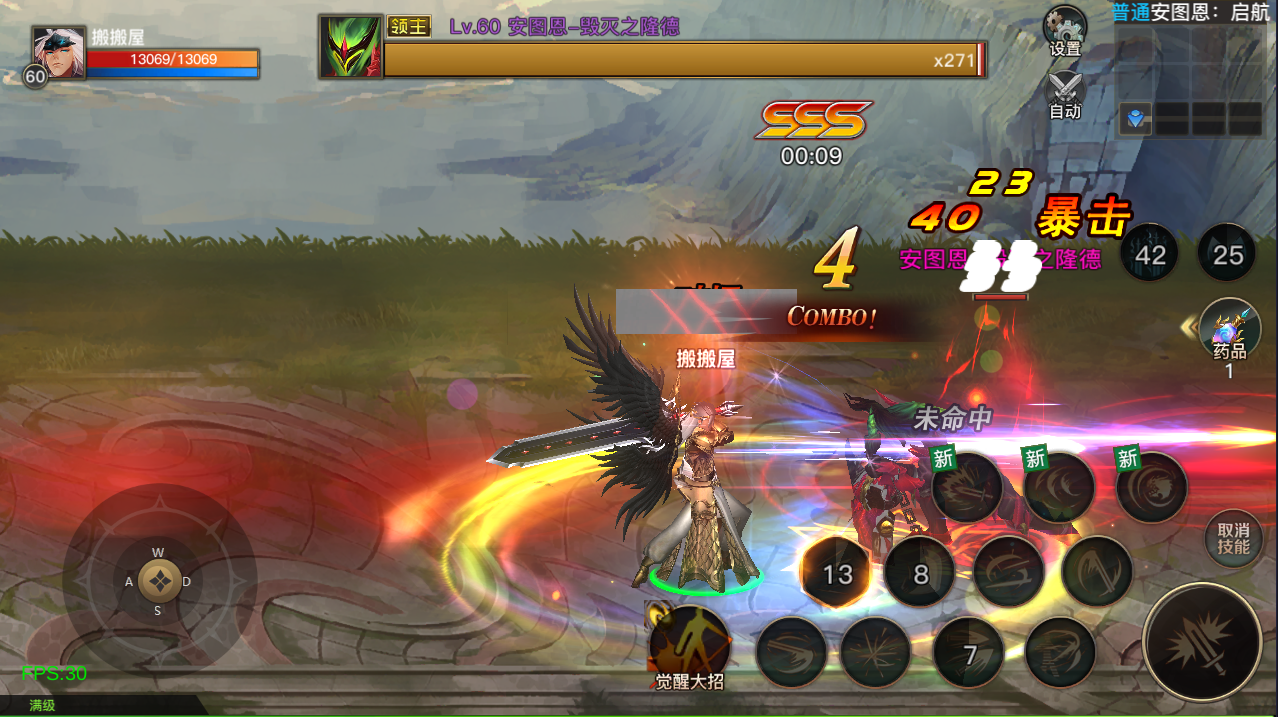The width and height of the screenshot is (1278, 717).
Task: Open the 设置 settings gear
Action: point(1064,31)
